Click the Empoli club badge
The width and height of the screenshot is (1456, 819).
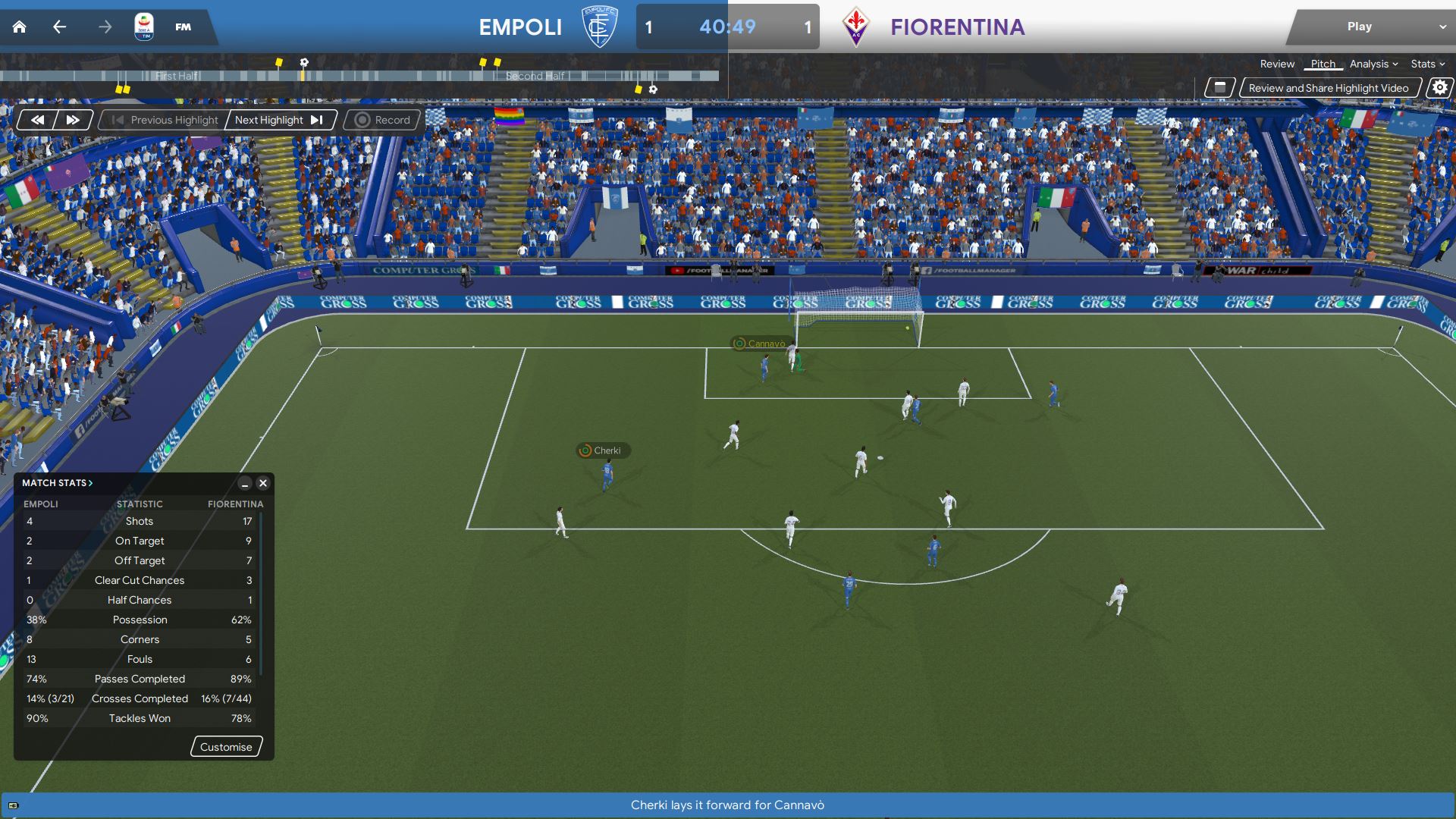point(599,27)
